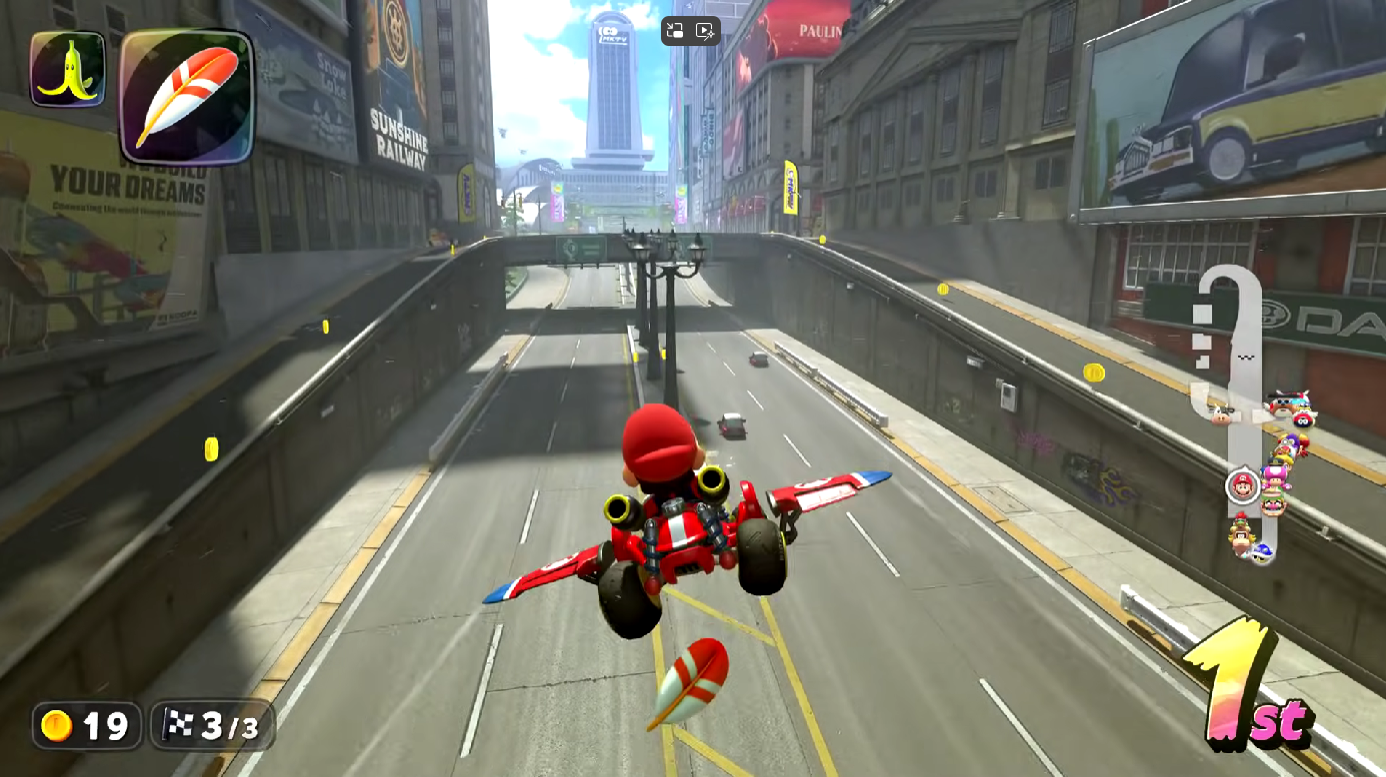Image resolution: width=1386 pixels, height=777 pixels.
Task: Select the banana item slot
Action: pyautogui.click(x=67, y=68)
